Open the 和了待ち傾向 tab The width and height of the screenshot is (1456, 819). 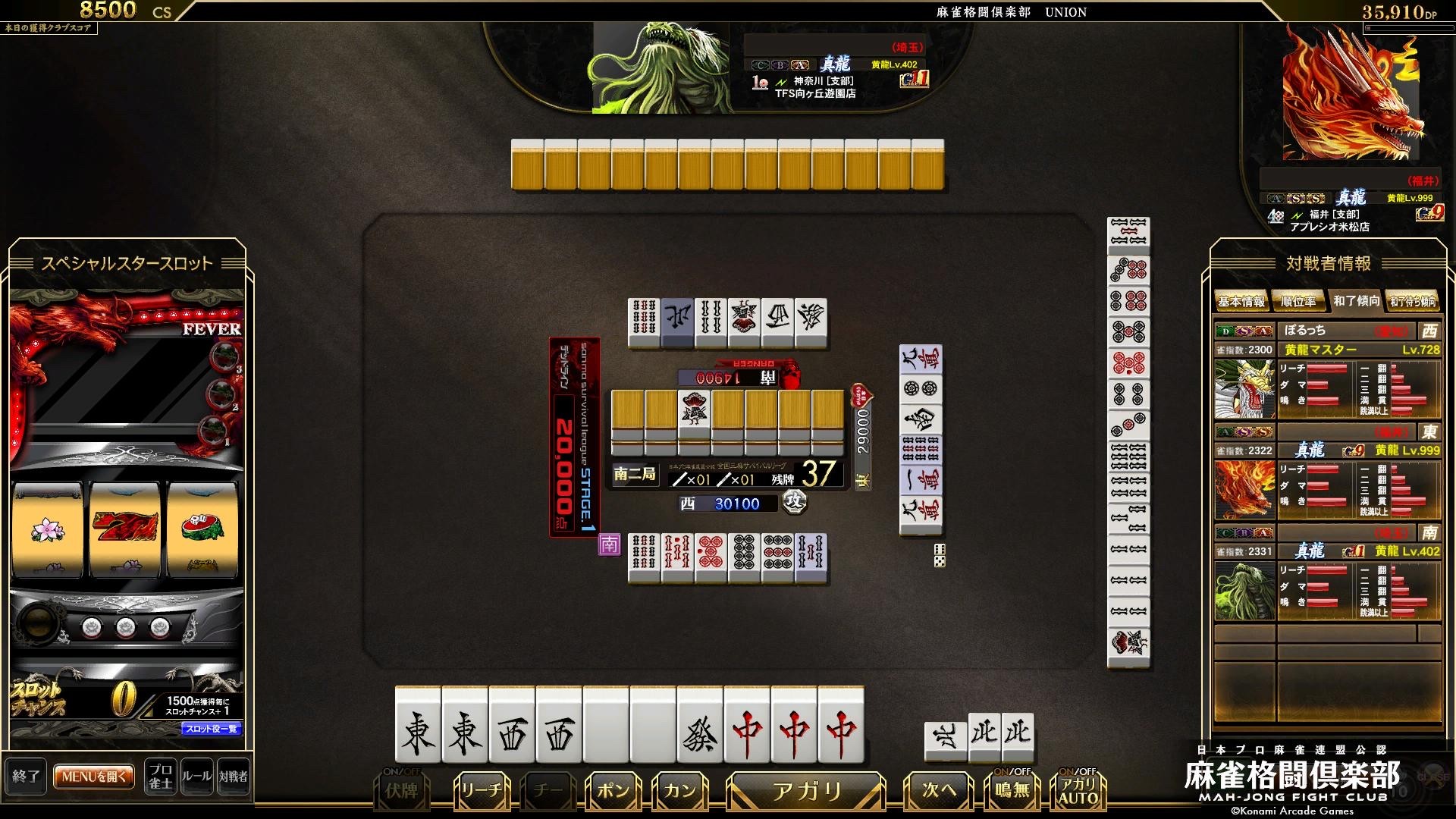click(1412, 301)
